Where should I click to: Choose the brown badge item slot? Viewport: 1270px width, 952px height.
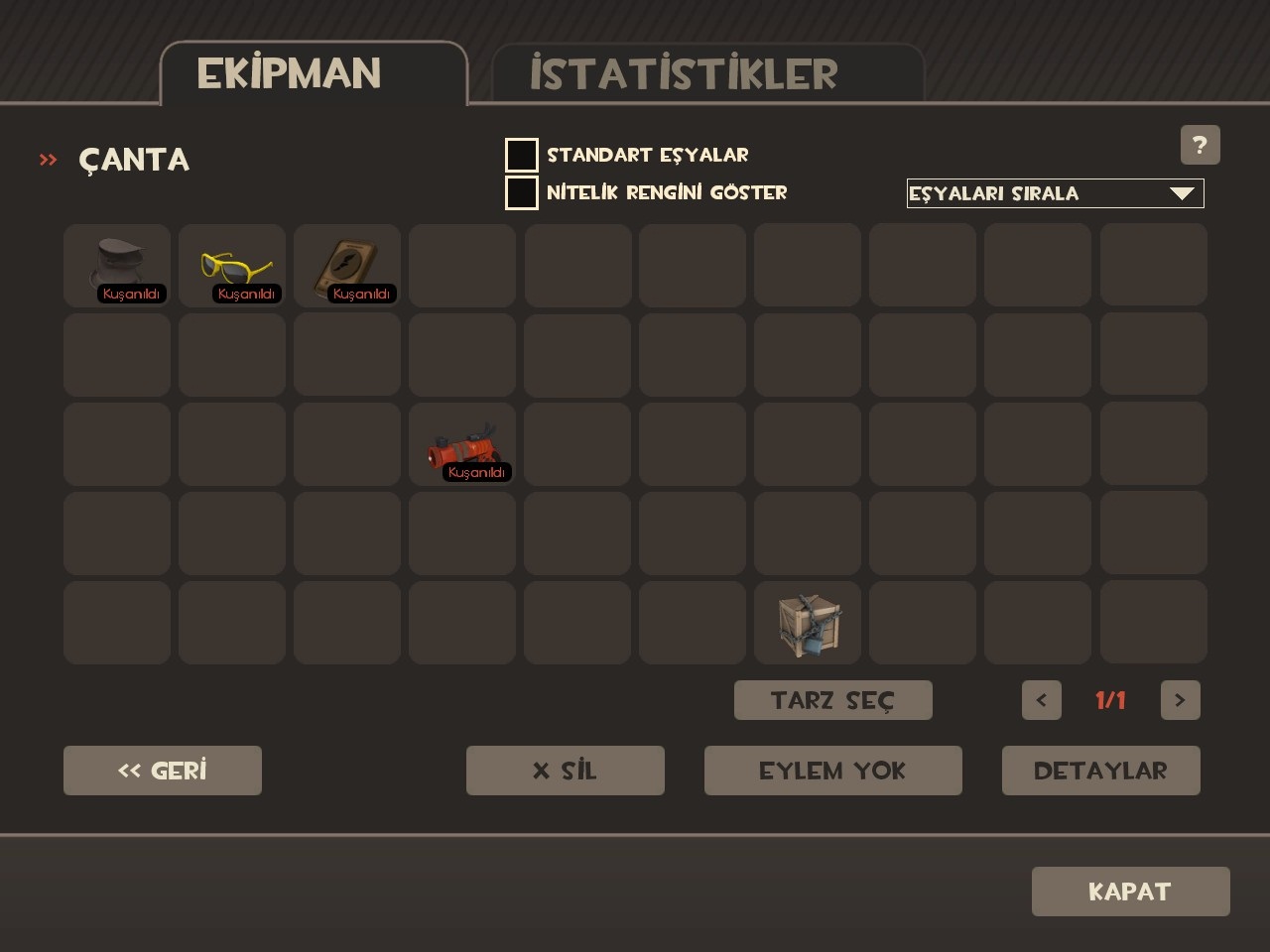tap(347, 265)
